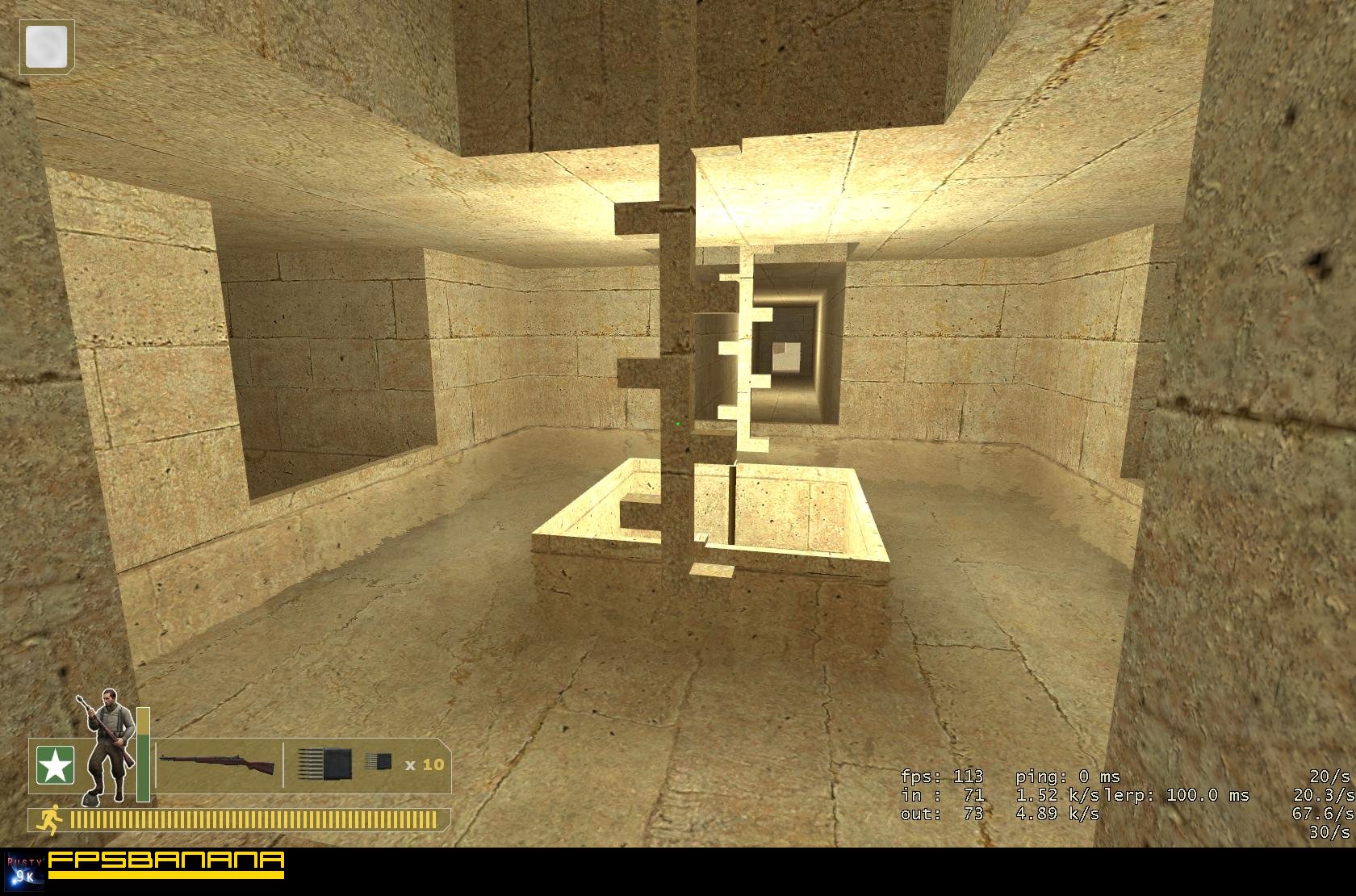Screen dimensions: 1356x896
Task: Click the x 10 ammo count label
Action: tap(425, 765)
